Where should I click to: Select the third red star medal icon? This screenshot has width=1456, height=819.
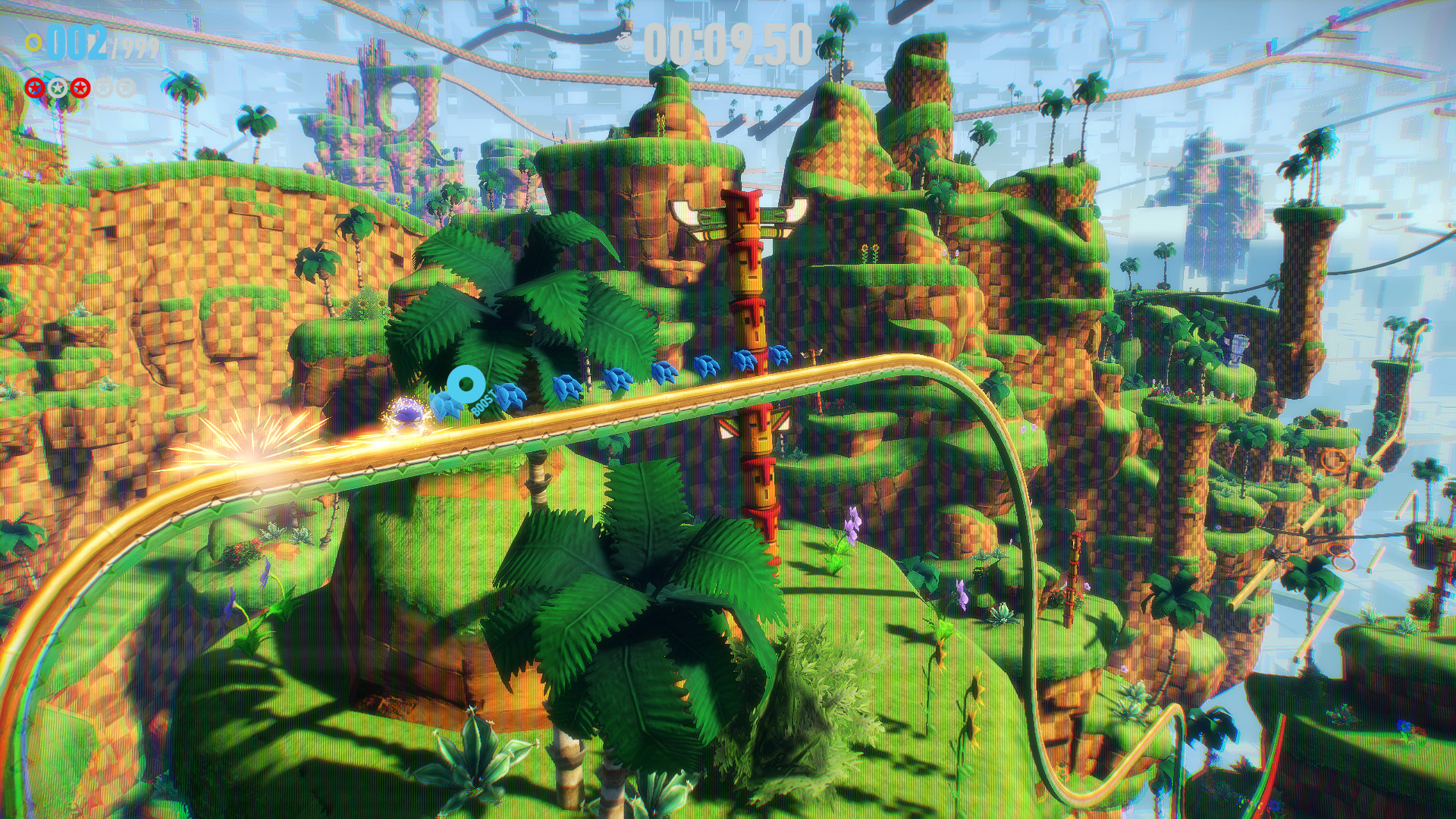pyautogui.click(x=80, y=88)
